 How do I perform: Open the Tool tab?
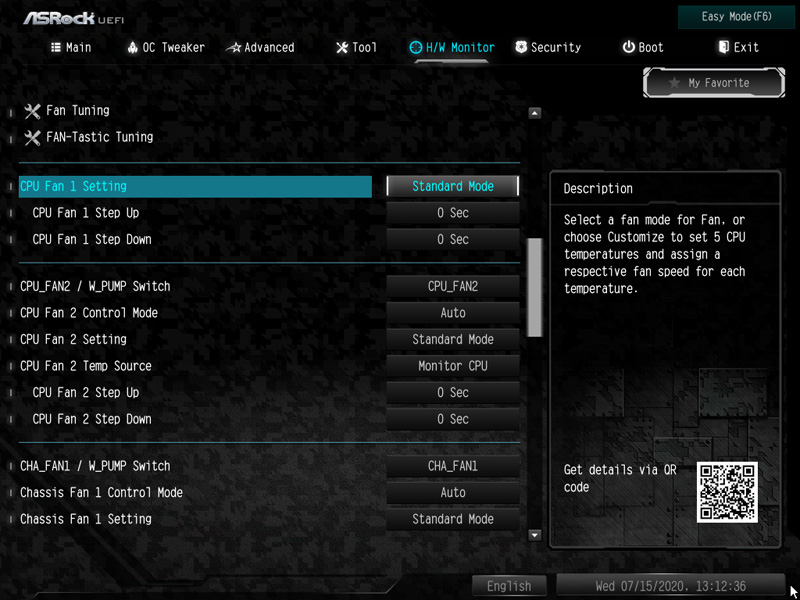[x=357, y=47]
